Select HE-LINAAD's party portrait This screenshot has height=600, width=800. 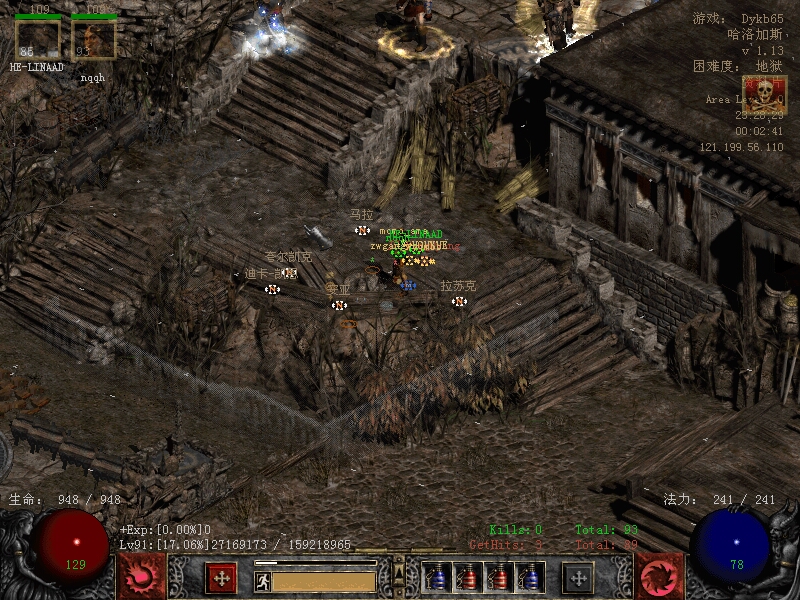tap(37, 39)
